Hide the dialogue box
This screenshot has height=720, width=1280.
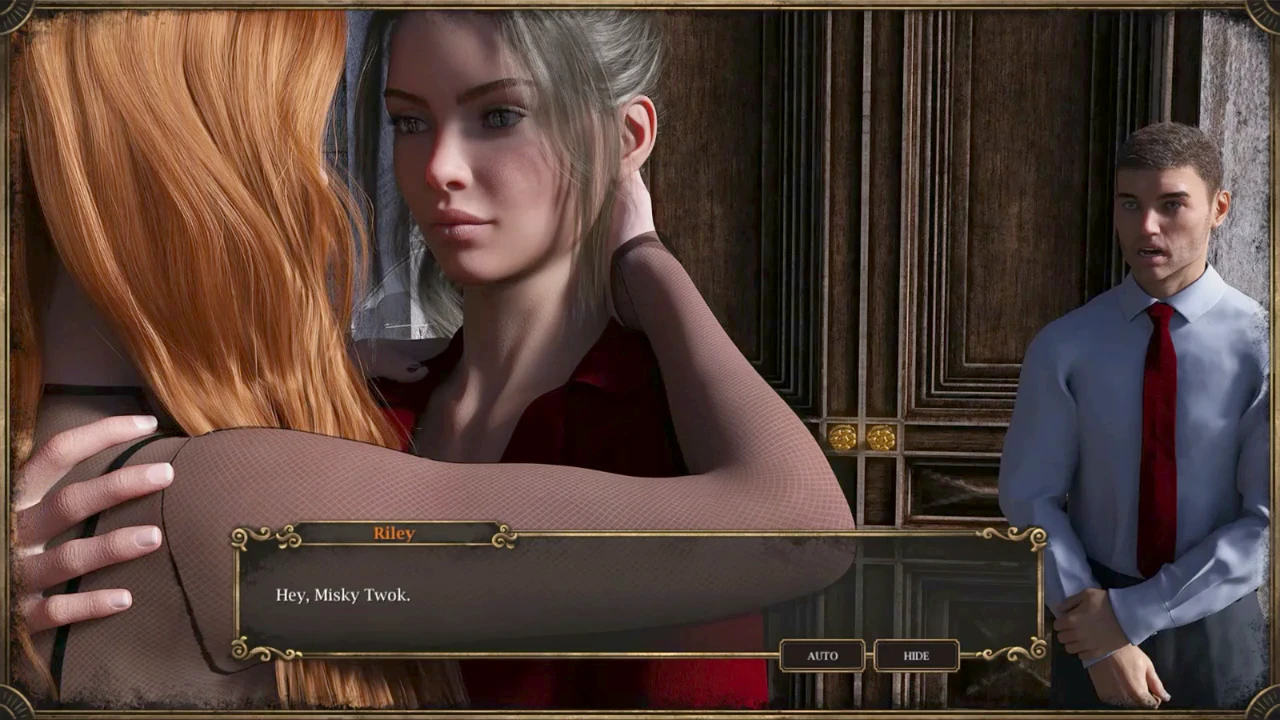tap(916, 656)
